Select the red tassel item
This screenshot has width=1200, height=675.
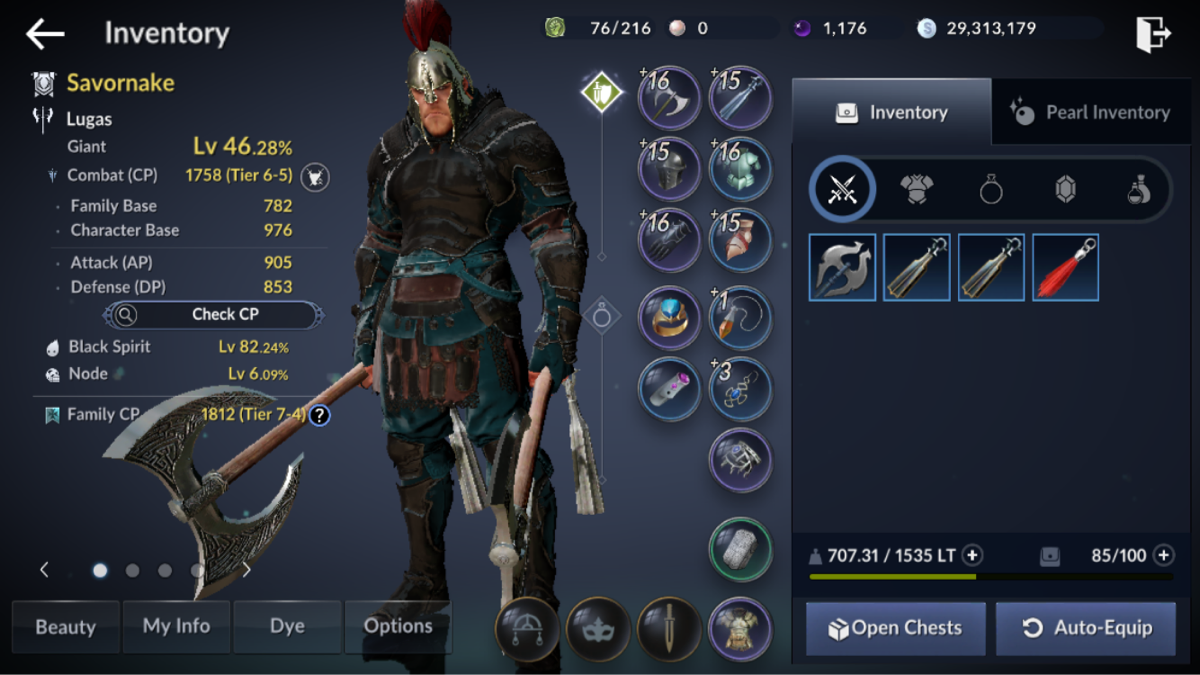[x=1065, y=267]
